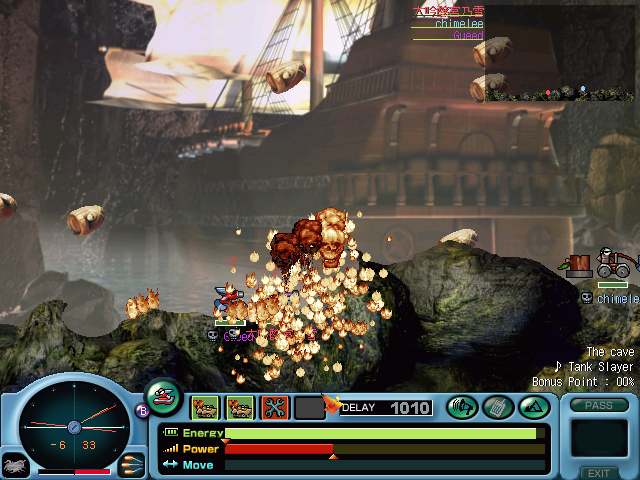
Task: Click the PASS turn button
Action: 599,405
